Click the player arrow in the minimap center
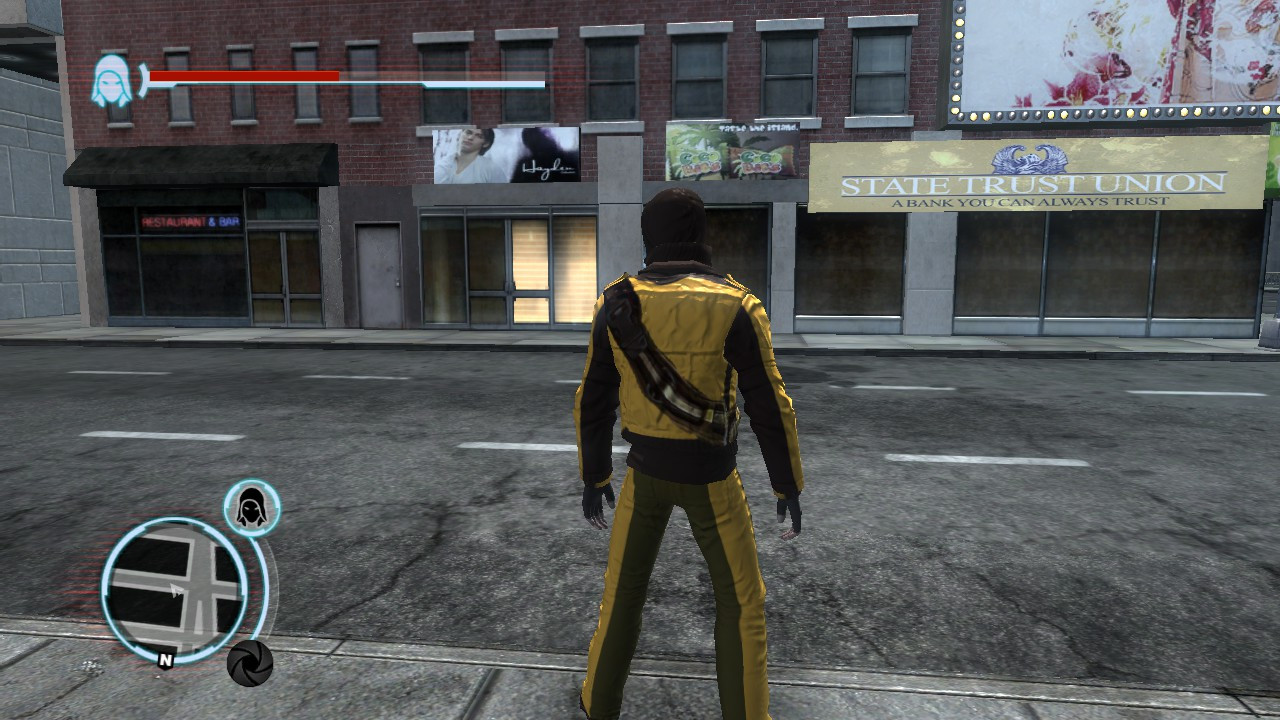The height and width of the screenshot is (720, 1280). pos(176,589)
